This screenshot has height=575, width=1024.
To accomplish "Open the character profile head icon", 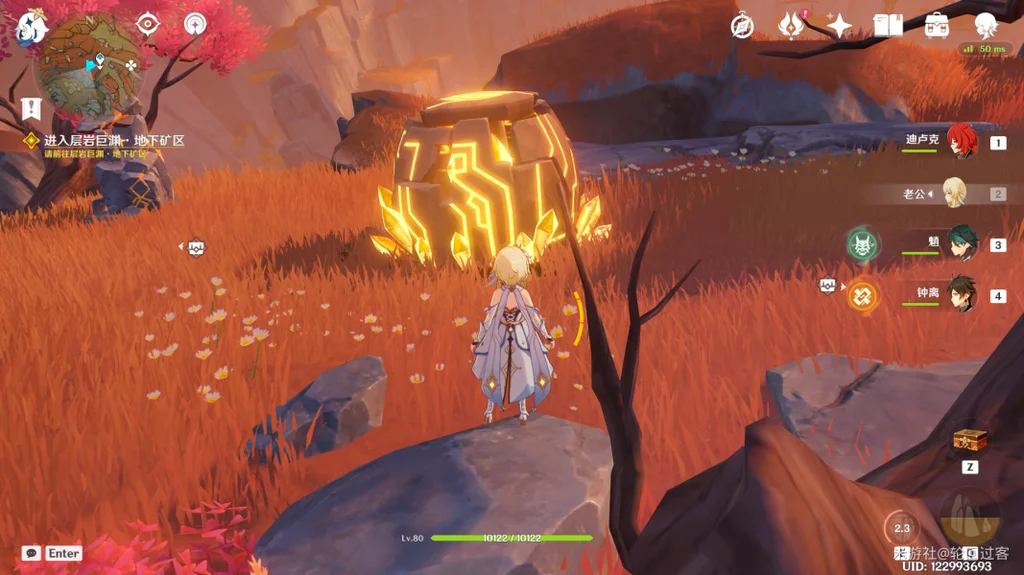I will (985, 26).
